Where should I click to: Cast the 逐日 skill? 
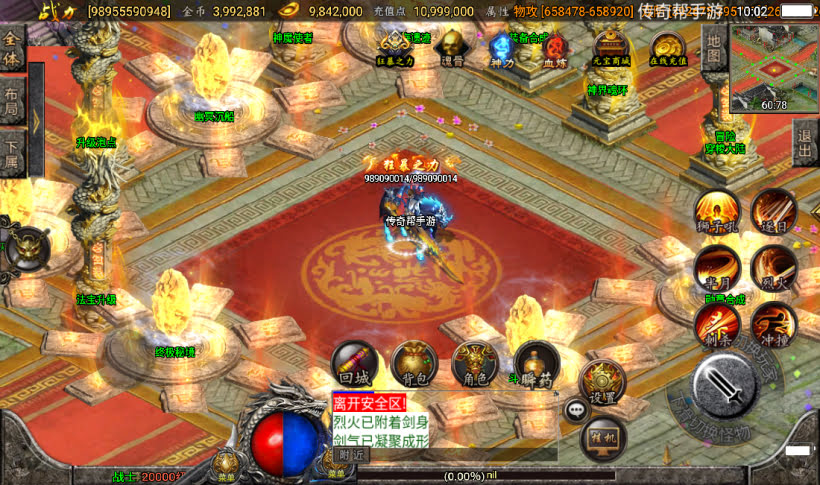774,212
